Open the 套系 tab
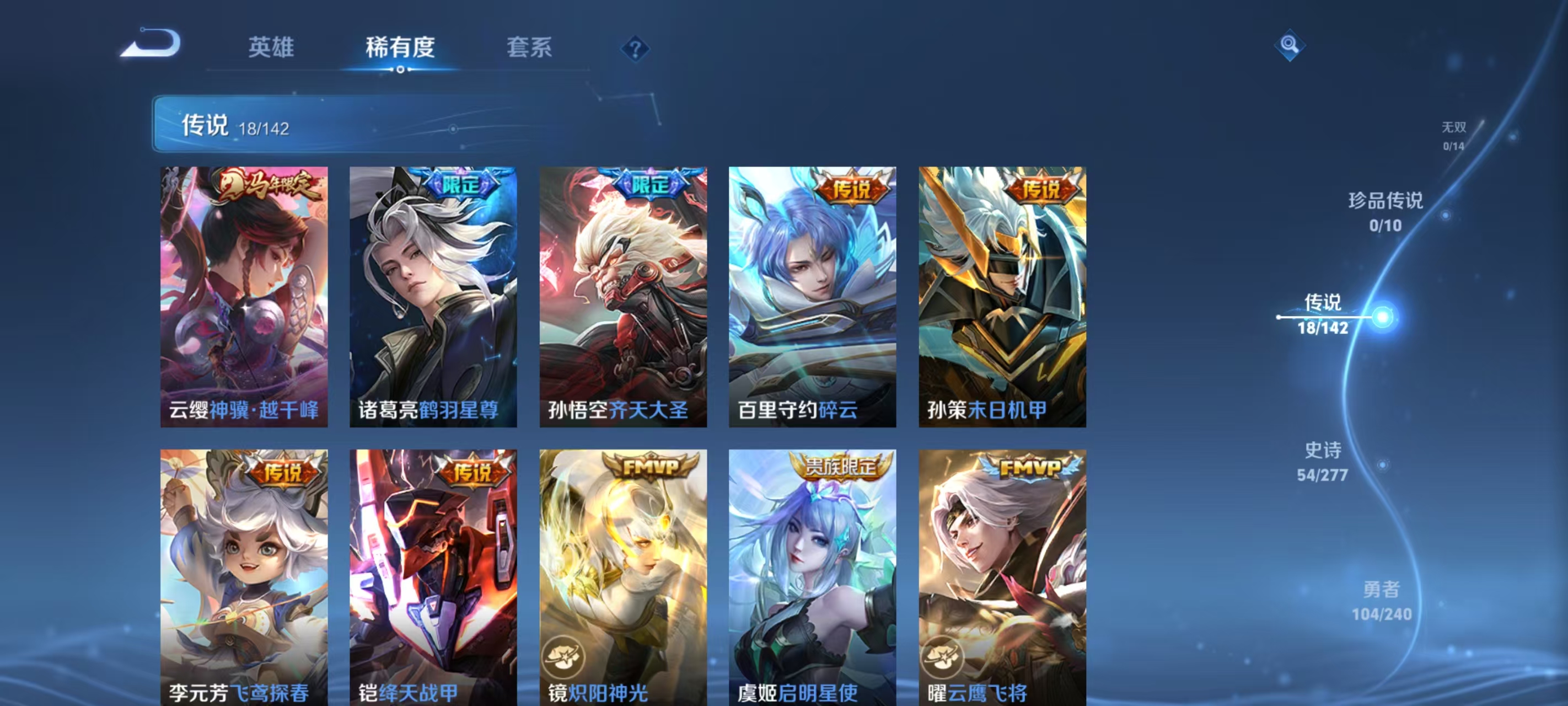The image size is (1568, 706). coord(529,47)
